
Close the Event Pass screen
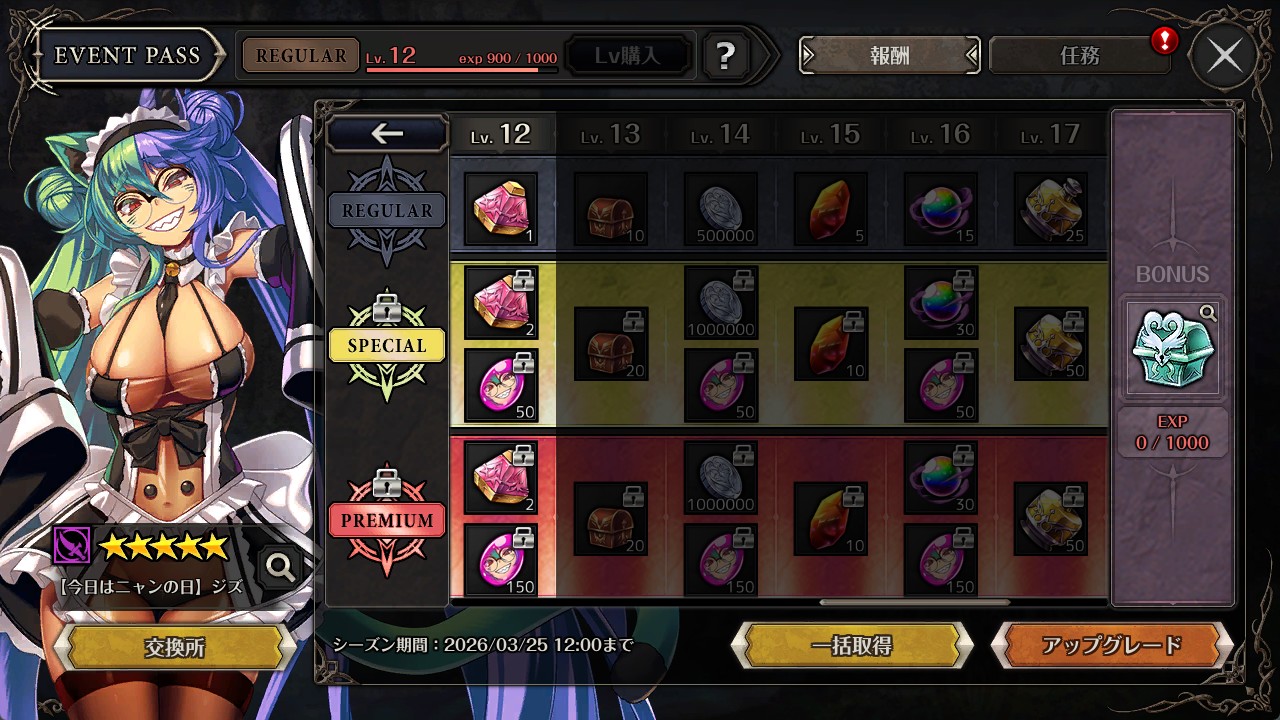tap(1224, 56)
